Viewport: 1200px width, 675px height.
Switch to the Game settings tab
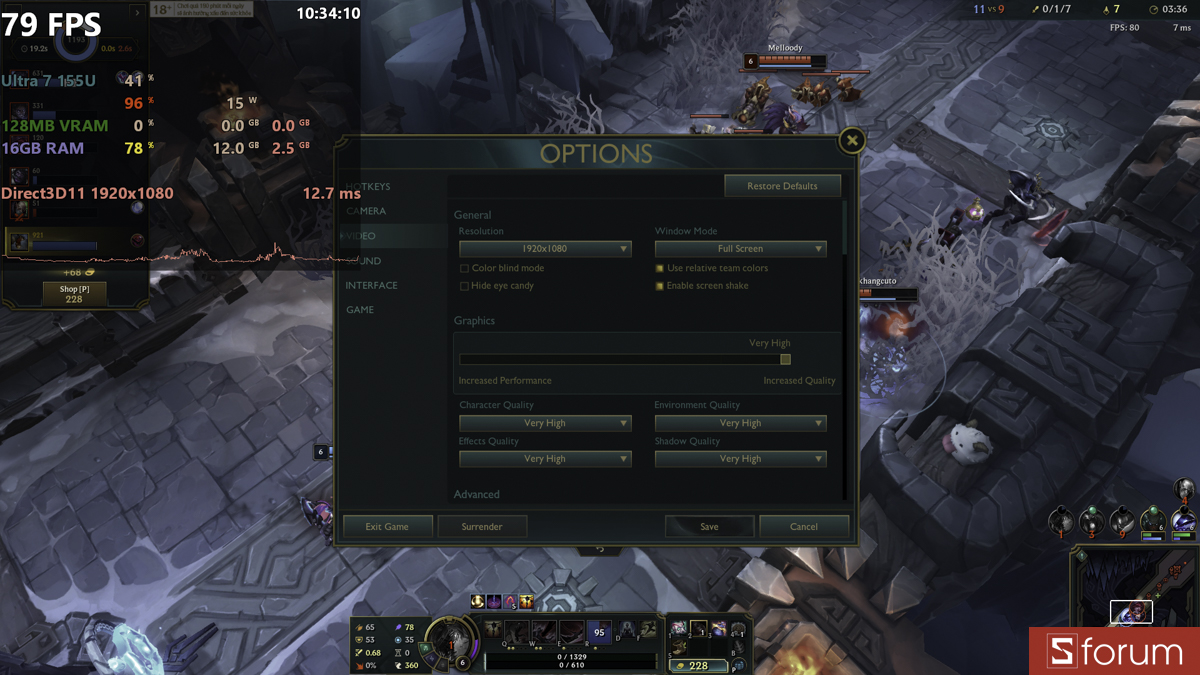click(360, 310)
